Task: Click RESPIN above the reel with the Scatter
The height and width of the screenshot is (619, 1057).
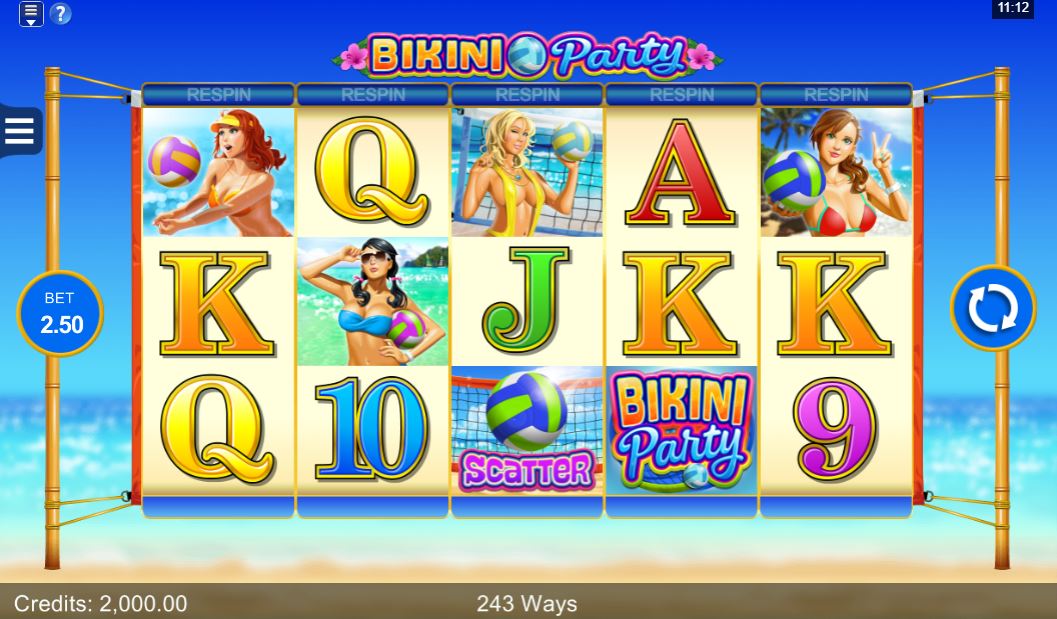Action: (527, 95)
